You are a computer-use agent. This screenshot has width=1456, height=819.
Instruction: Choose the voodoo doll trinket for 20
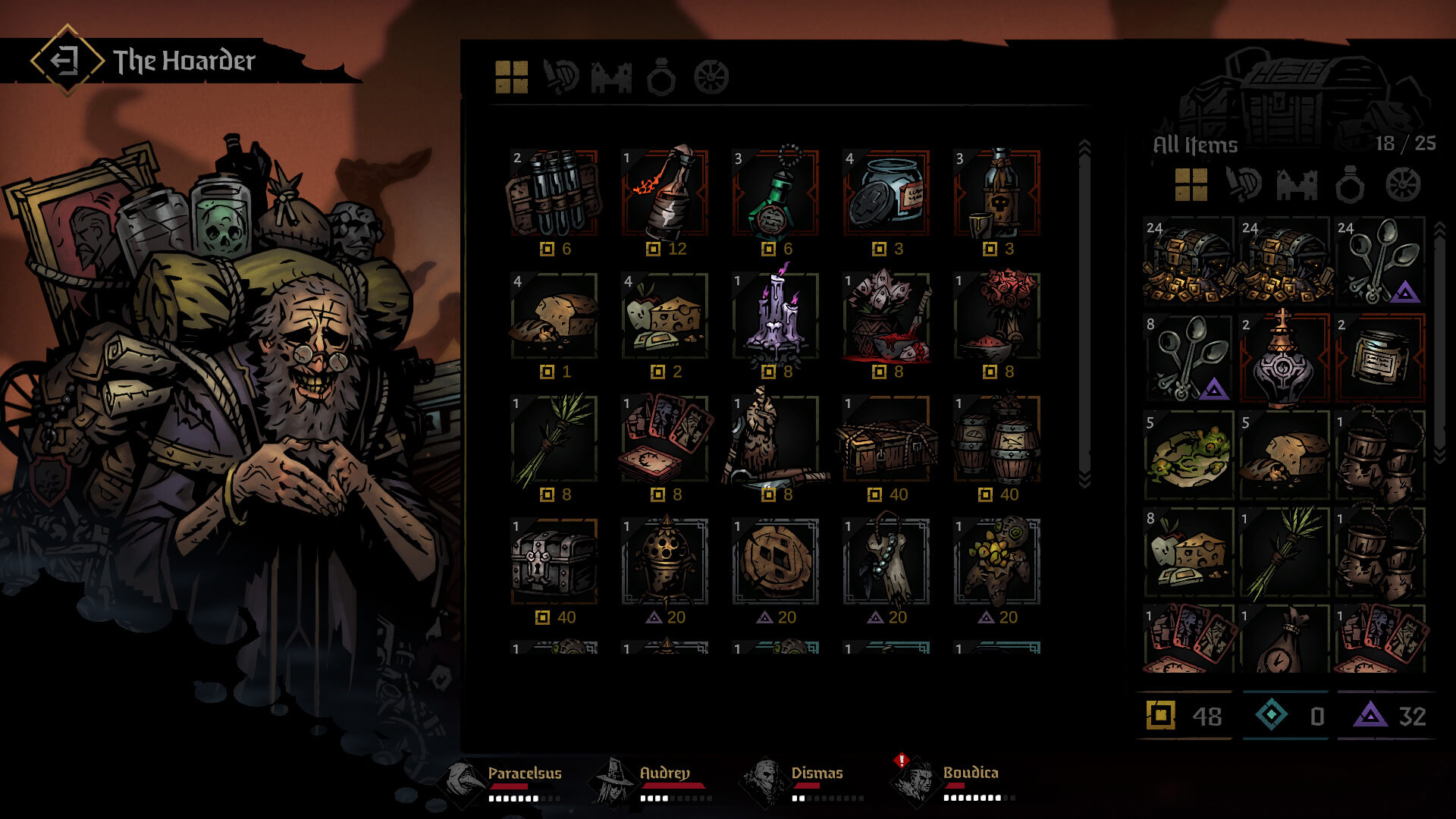click(x=997, y=562)
